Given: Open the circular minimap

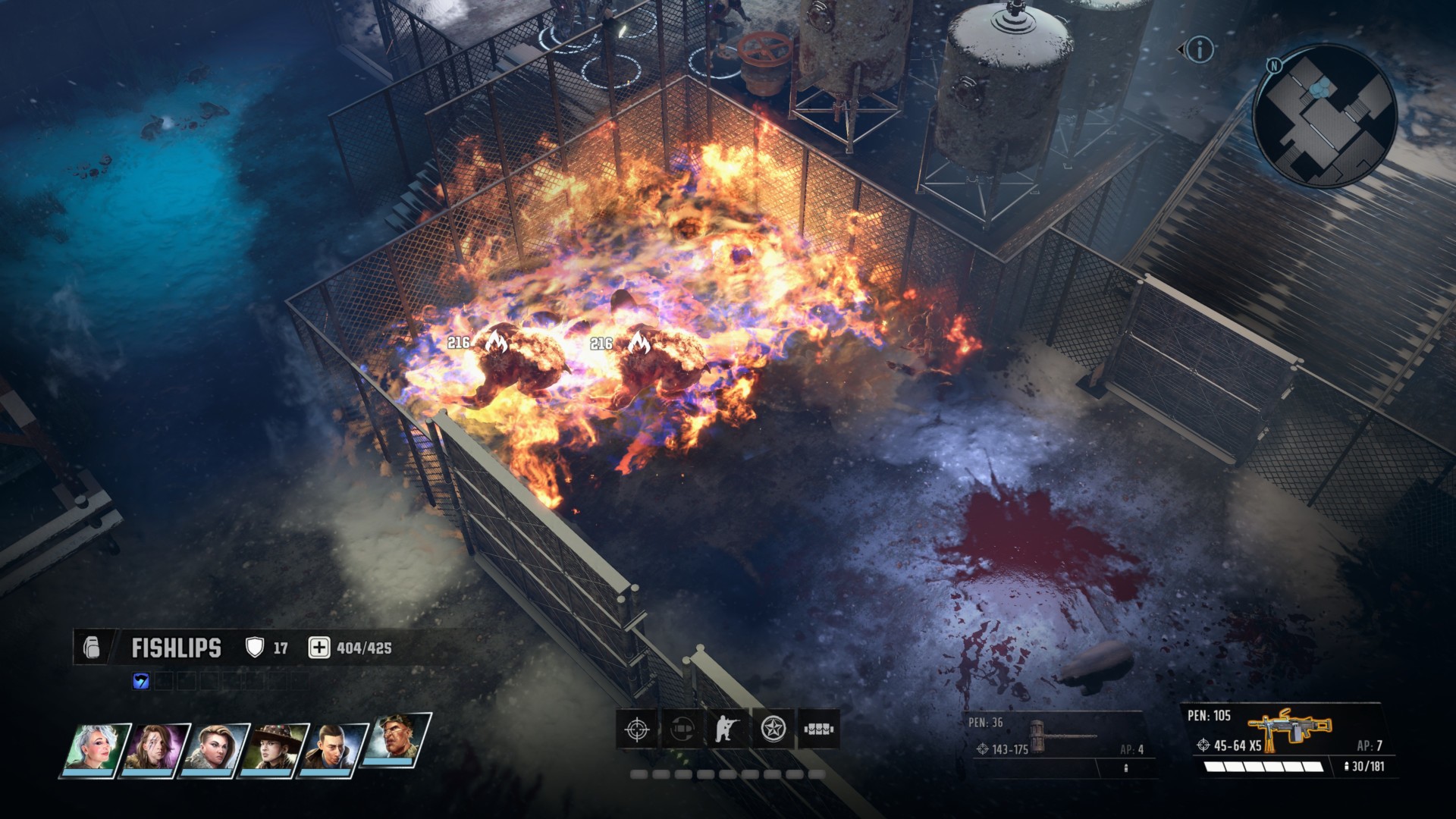Looking at the screenshot, I should pyautogui.click(x=1324, y=115).
